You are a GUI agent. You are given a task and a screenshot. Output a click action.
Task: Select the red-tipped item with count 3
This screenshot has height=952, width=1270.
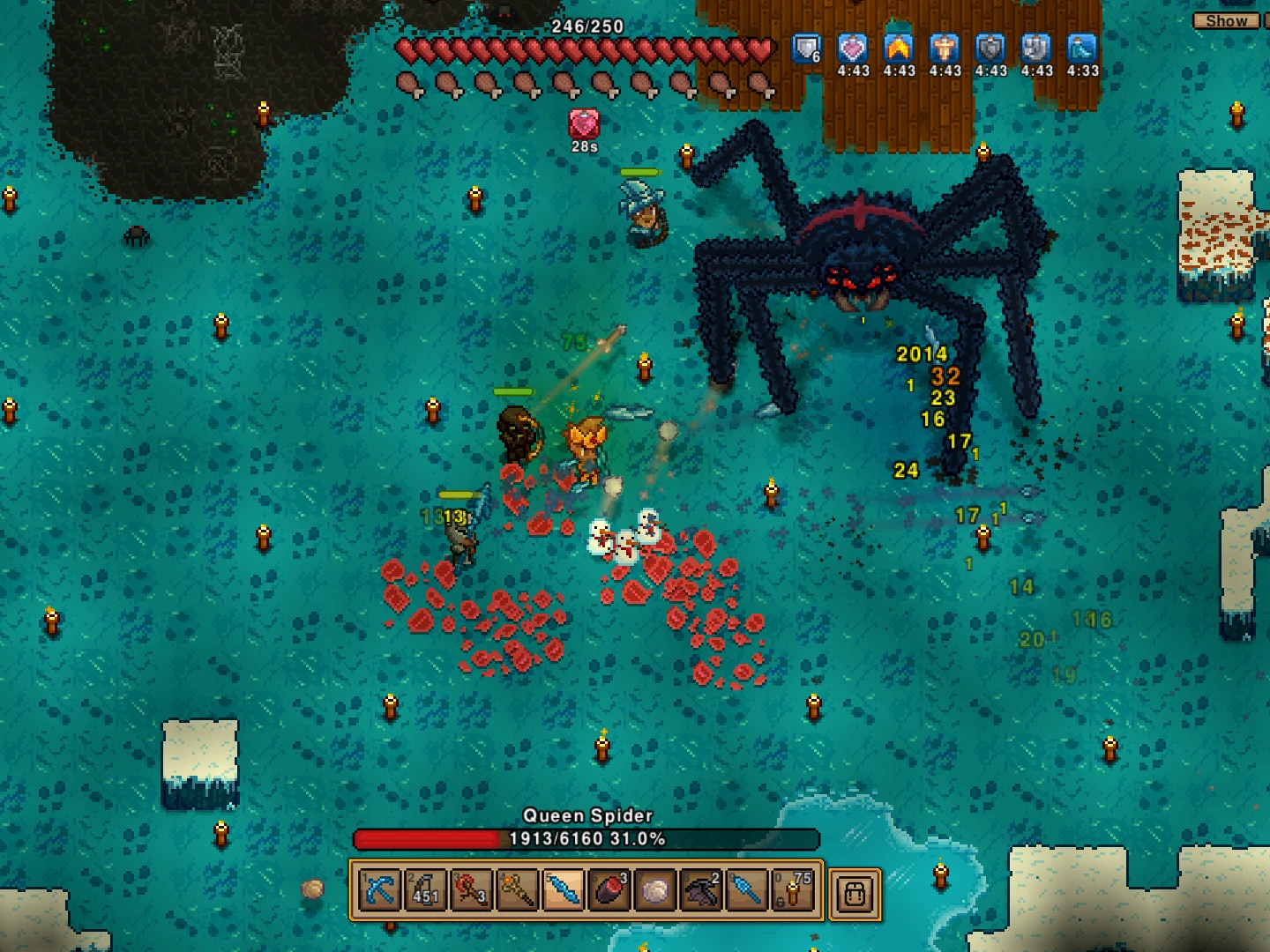pos(609,890)
